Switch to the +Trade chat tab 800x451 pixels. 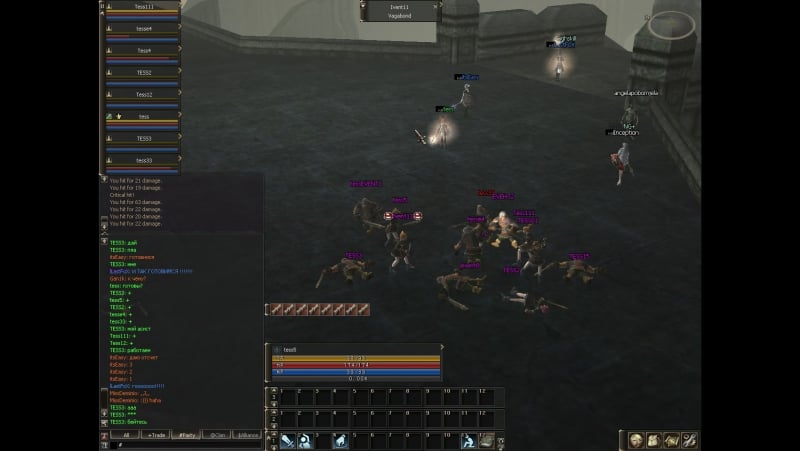coord(156,436)
